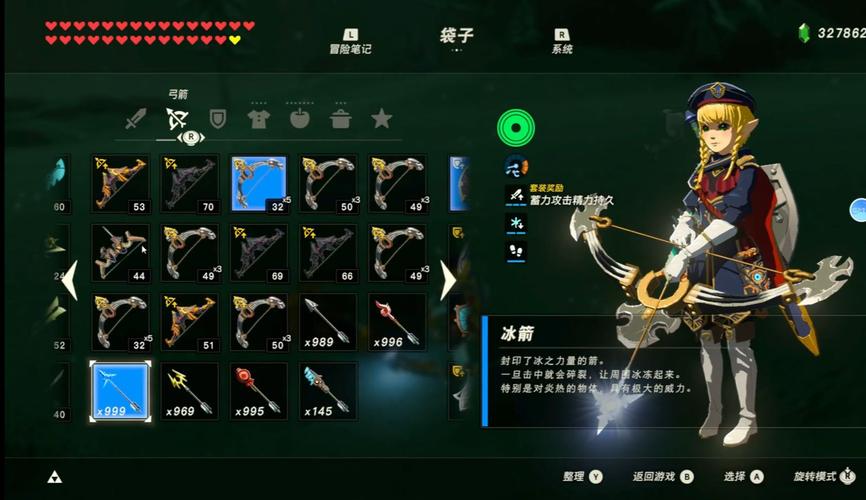Choose the blue highlighted equipped bow slot
Viewport: 866px width, 500px height.
pos(259,183)
